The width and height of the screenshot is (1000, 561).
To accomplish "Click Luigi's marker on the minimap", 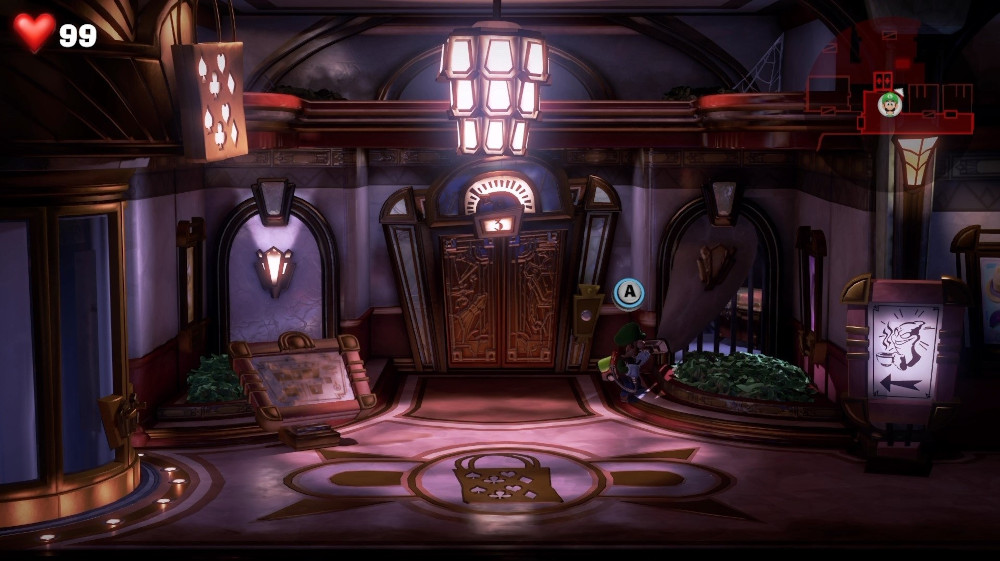I will tap(889, 103).
